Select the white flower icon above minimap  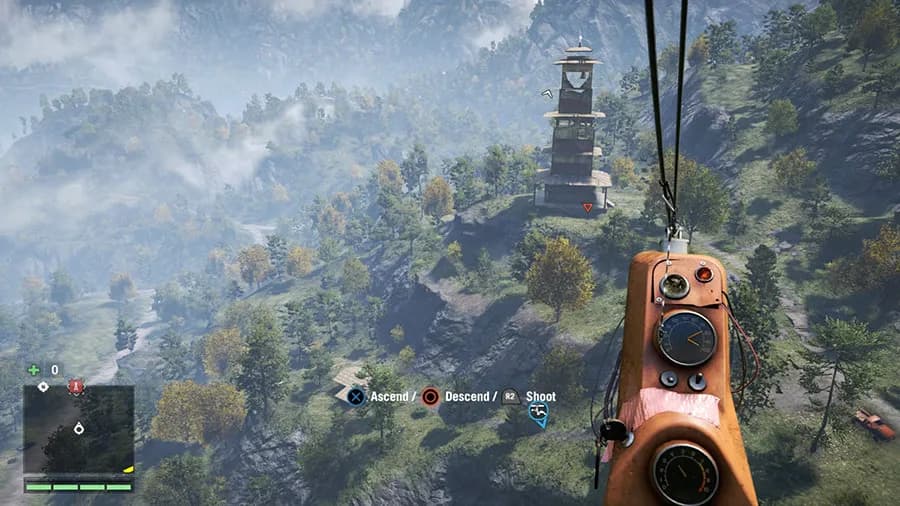(42, 386)
